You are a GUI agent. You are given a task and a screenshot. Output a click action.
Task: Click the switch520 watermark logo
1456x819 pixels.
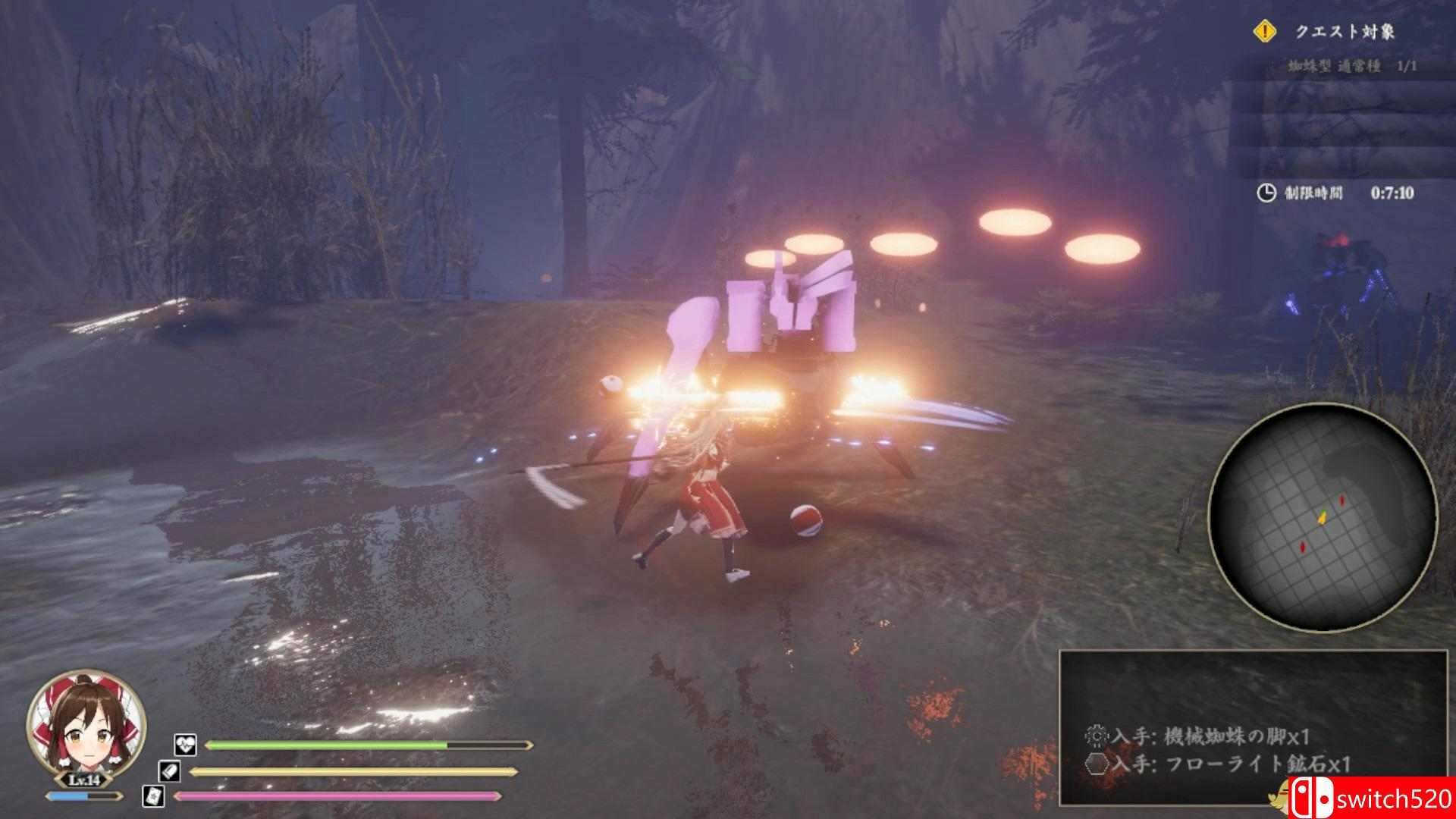pyautogui.click(x=1374, y=799)
